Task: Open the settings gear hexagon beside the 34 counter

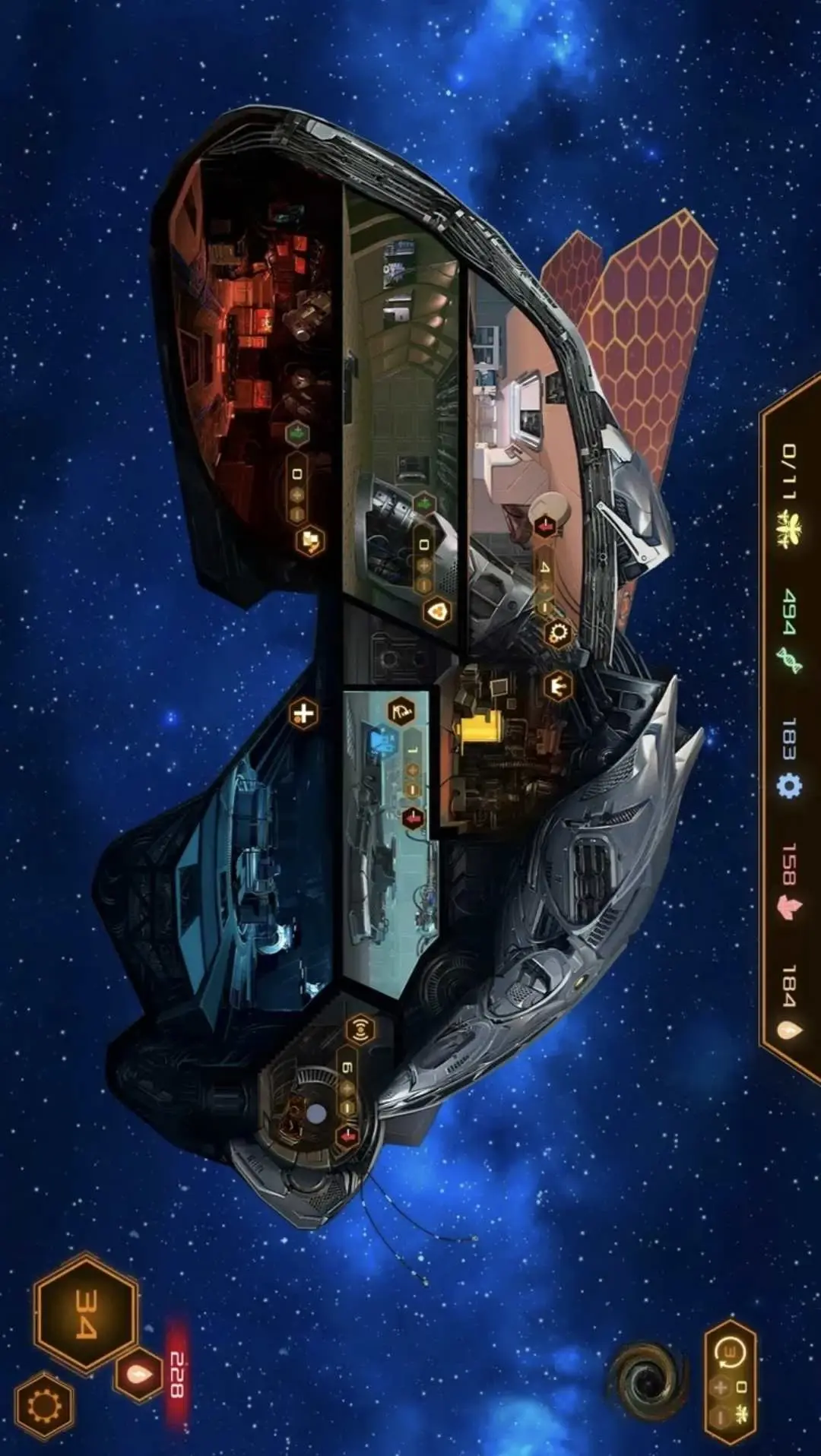Action: (x=45, y=1407)
